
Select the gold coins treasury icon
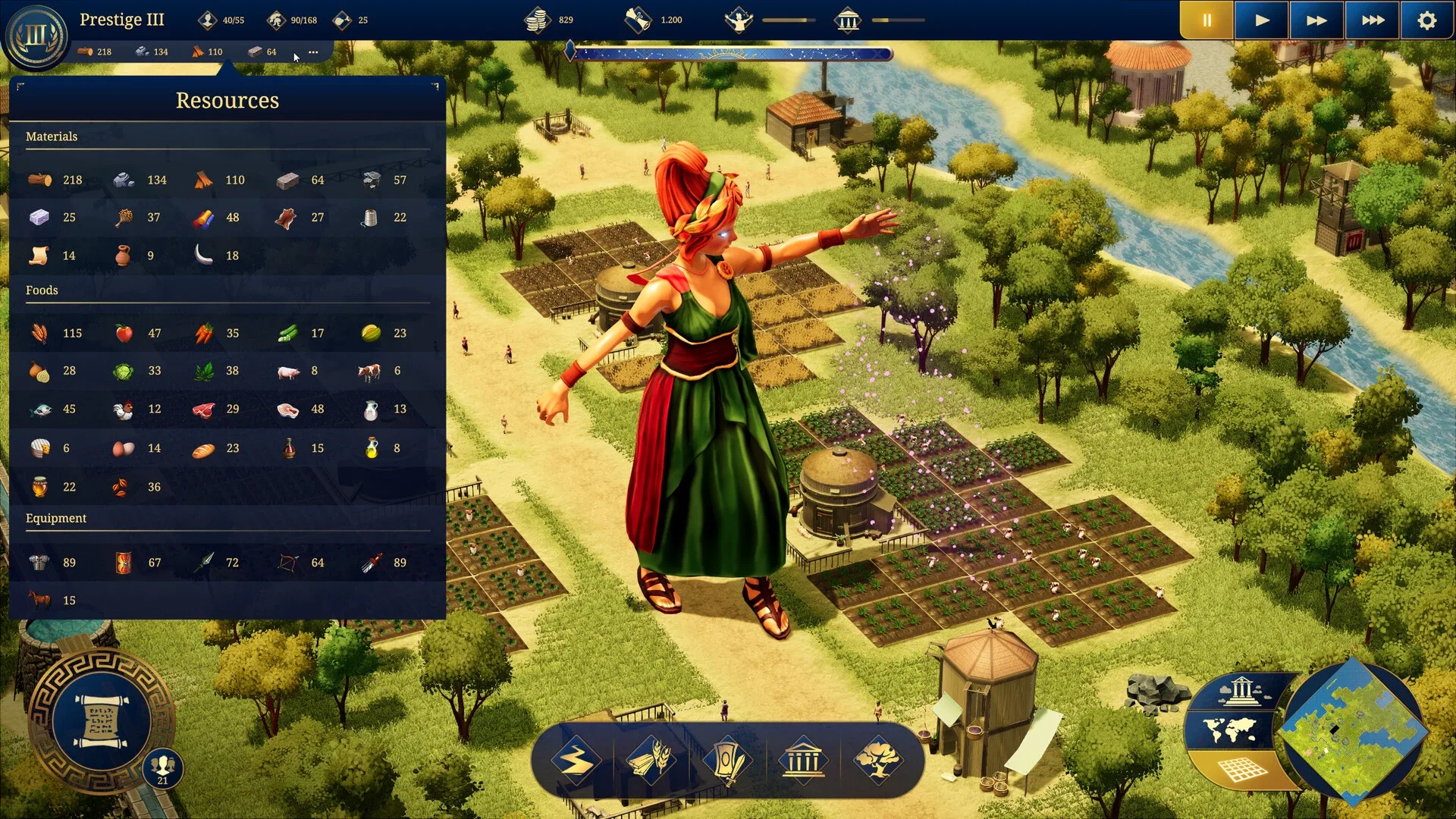coord(537,20)
